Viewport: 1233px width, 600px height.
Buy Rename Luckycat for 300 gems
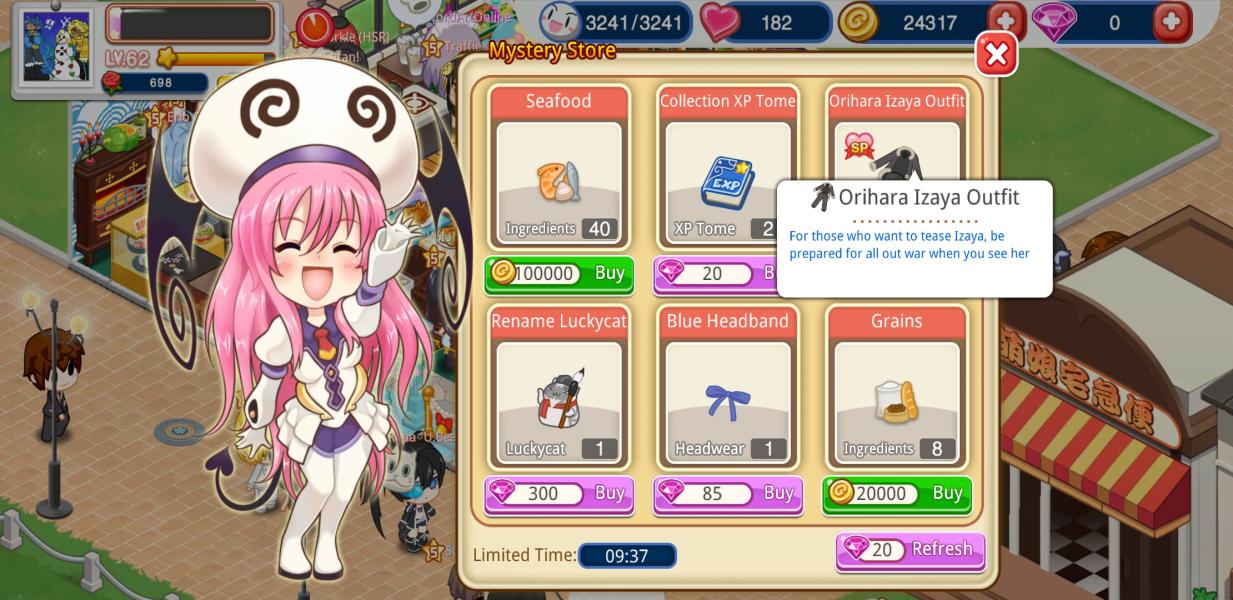(559, 494)
